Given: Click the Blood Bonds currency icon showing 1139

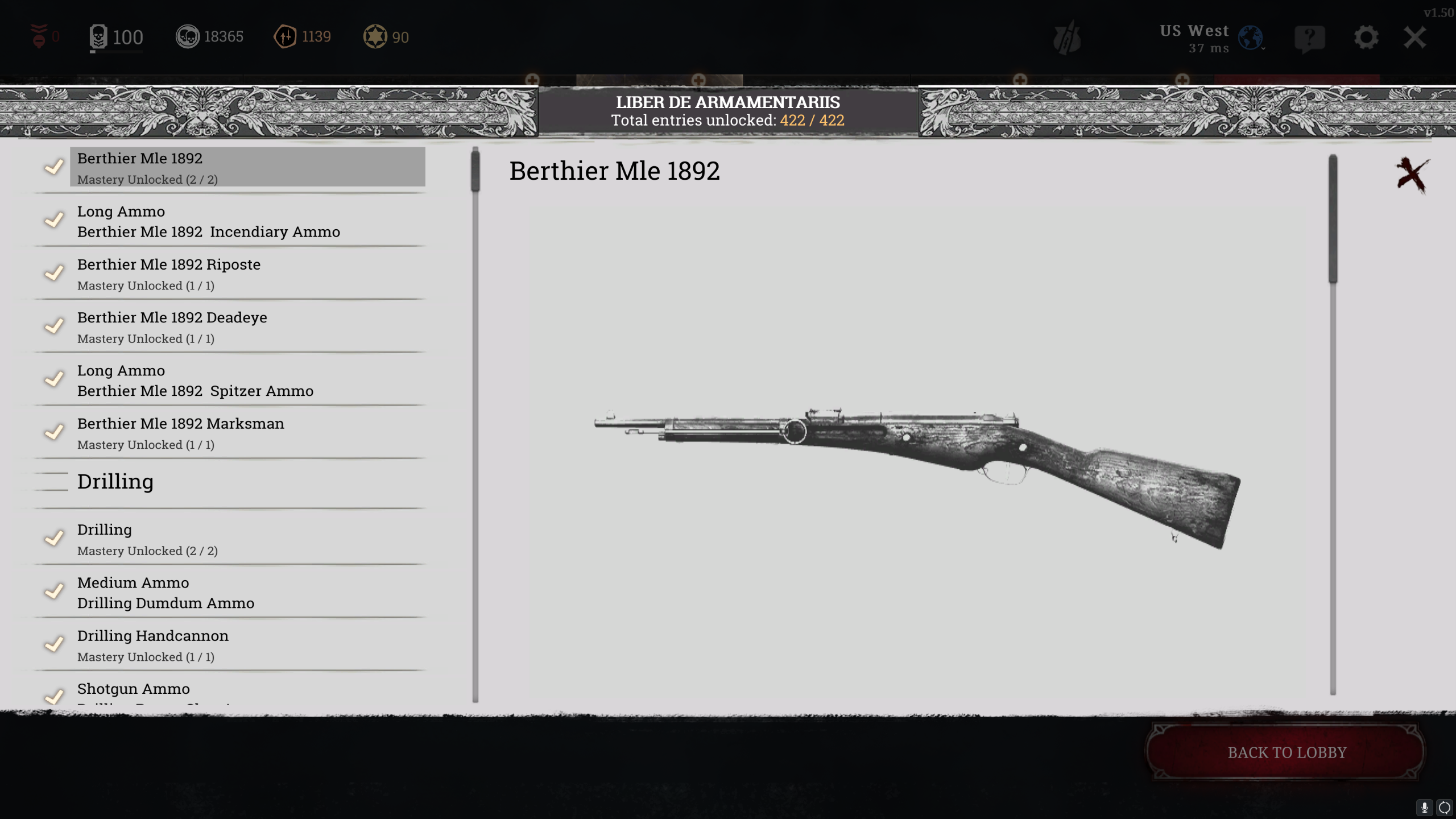Looking at the screenshot, I should (286, 36).
